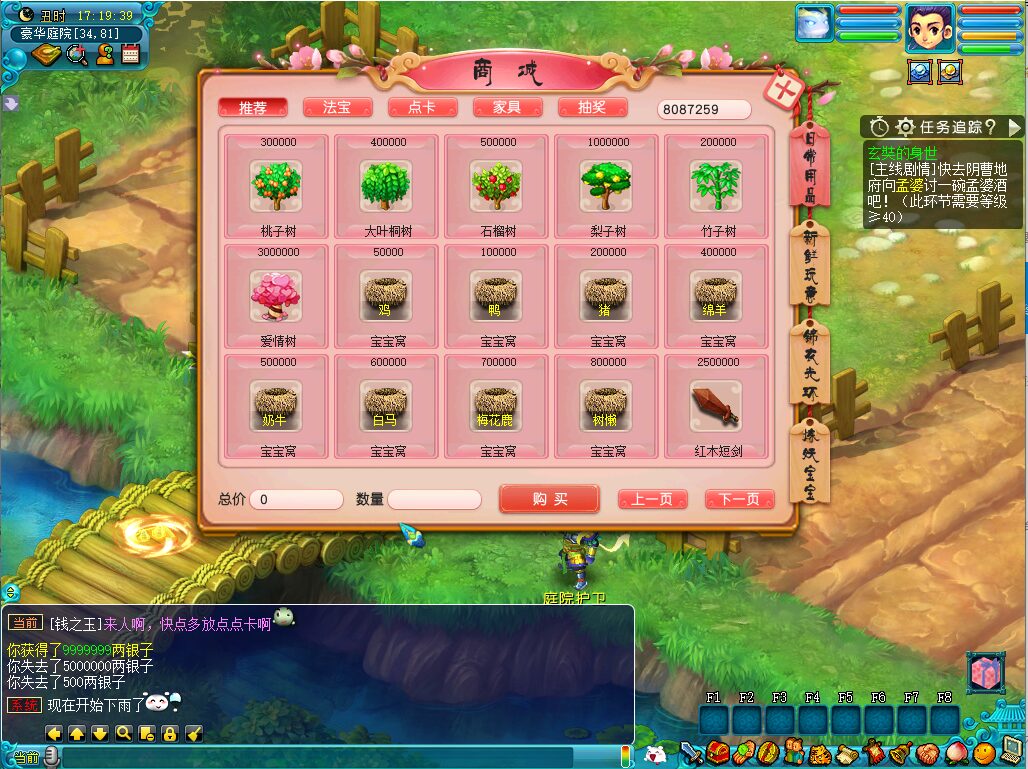The image size is (1028, 769).
Task: Show the 抽奖 lottery tab
Action: pos(592,108)
